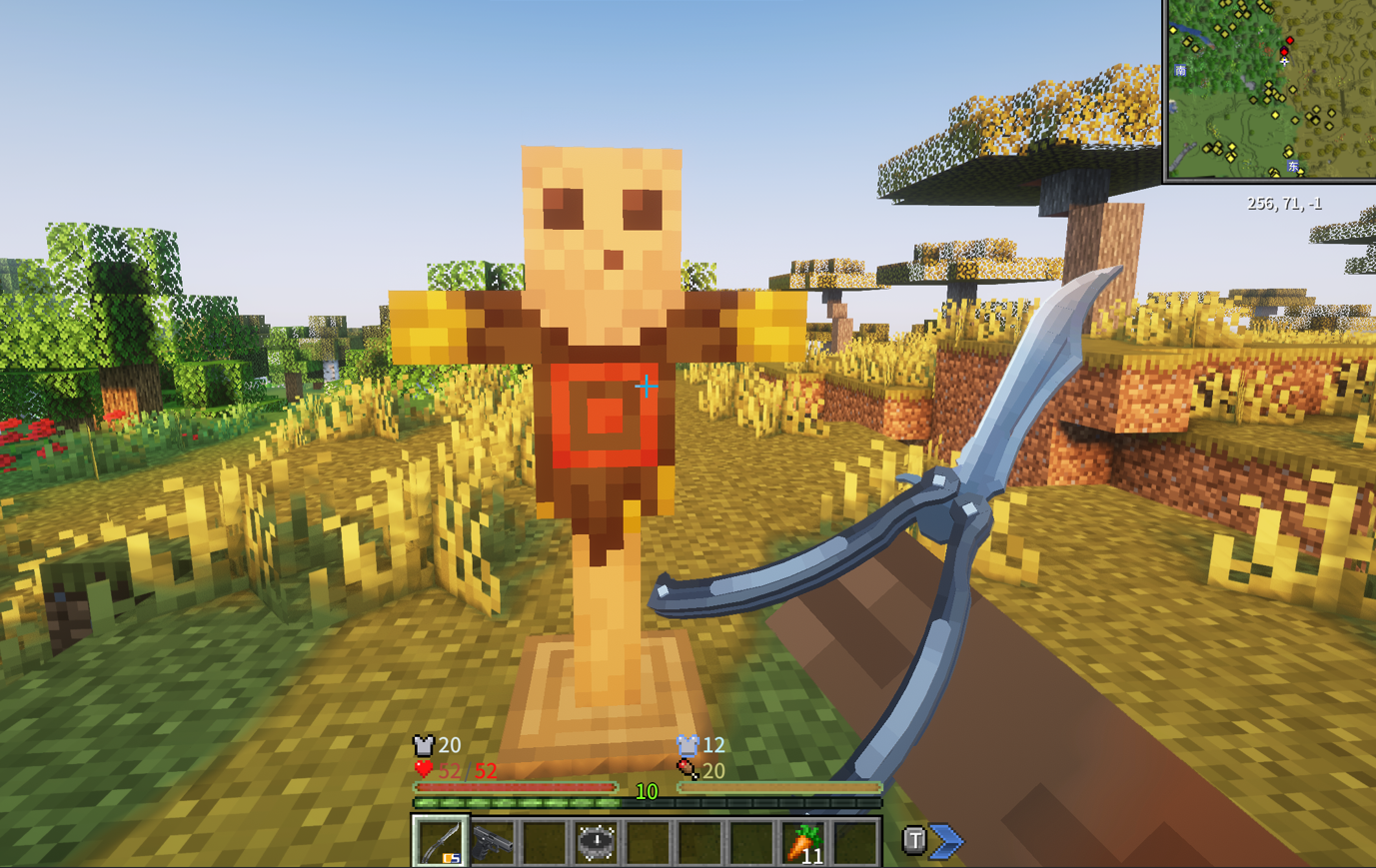Click the blue arrow icon beside the hotbar
Screen dimensions: 1376x868
[x=946, y=841]
